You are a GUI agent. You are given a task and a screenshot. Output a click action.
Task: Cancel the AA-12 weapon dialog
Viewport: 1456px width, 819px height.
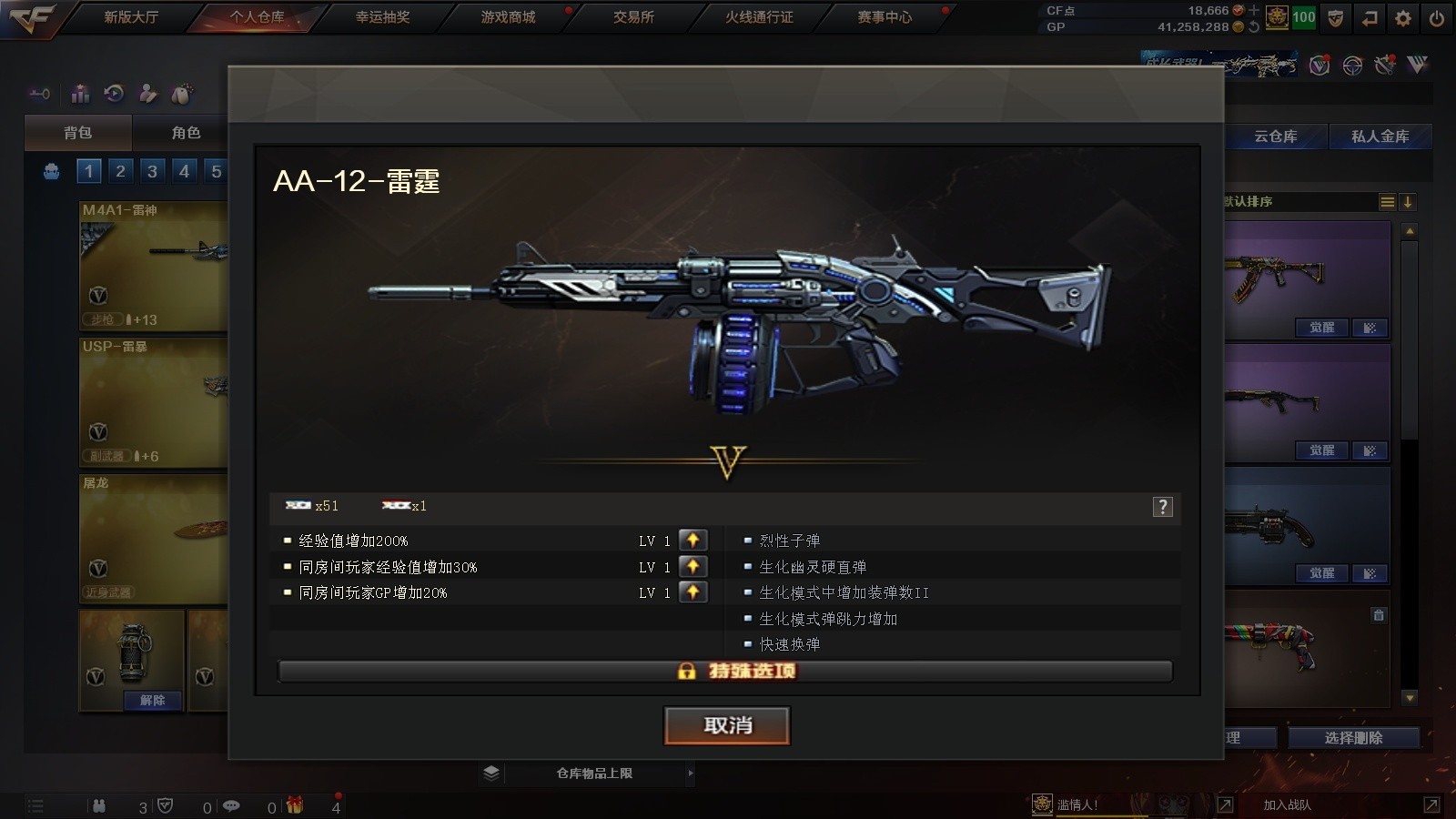tap(727, 725)
